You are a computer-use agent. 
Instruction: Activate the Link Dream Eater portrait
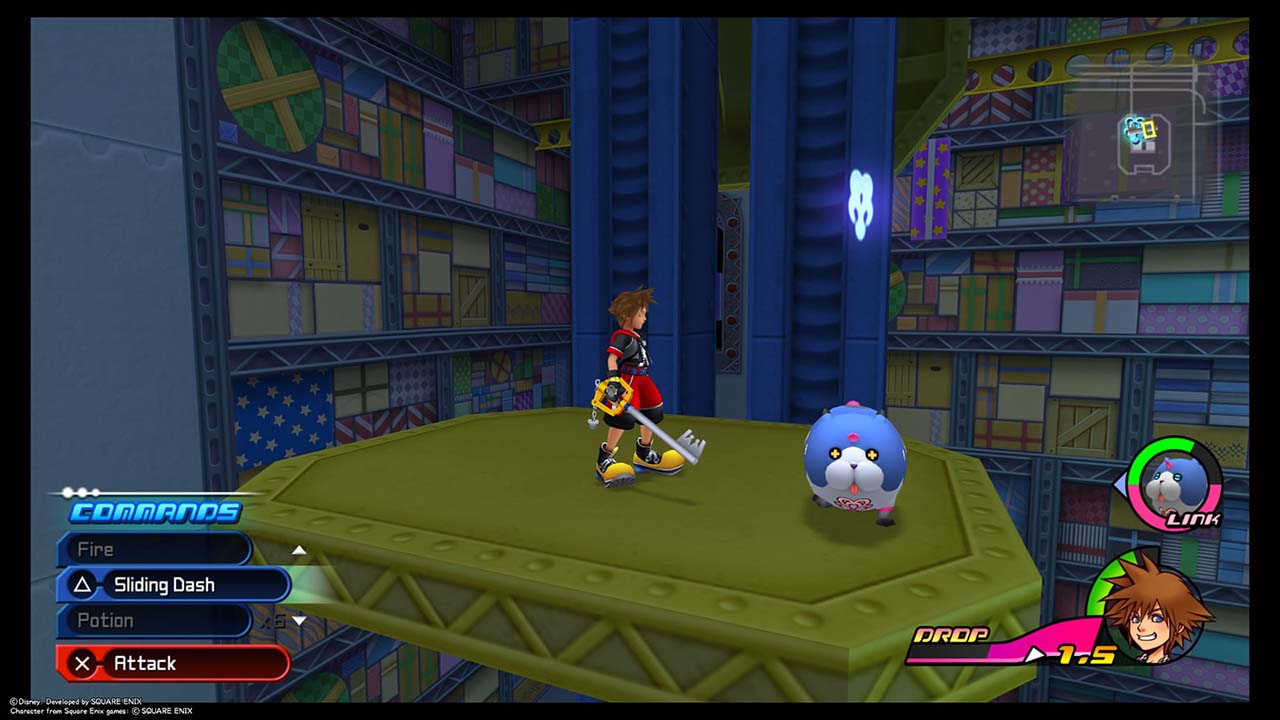click(1174, 485)
